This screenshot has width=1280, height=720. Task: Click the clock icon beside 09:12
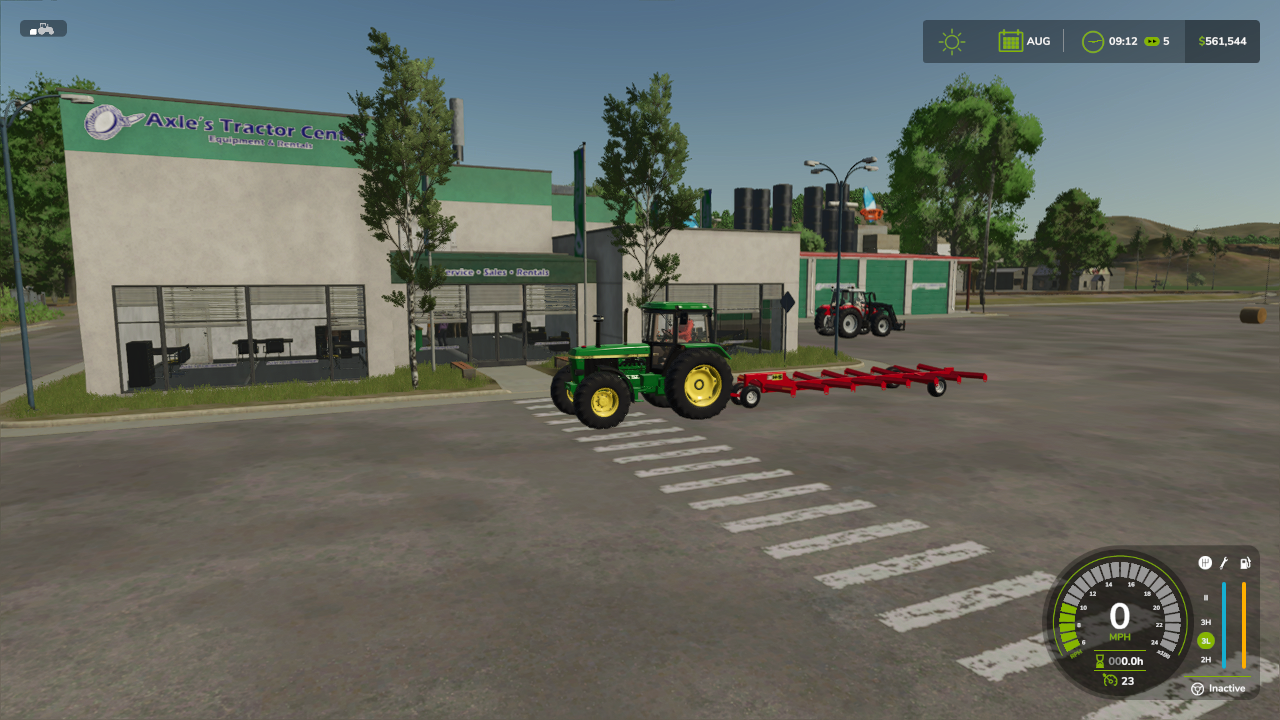[1092, 41]
